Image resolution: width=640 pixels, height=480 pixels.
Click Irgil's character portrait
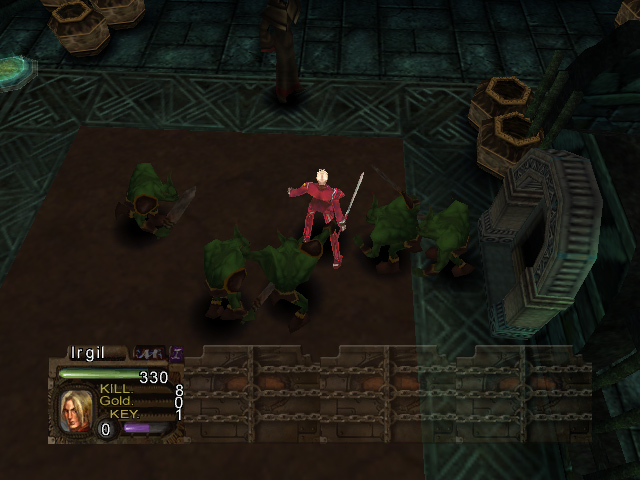[x=75, y=409]
